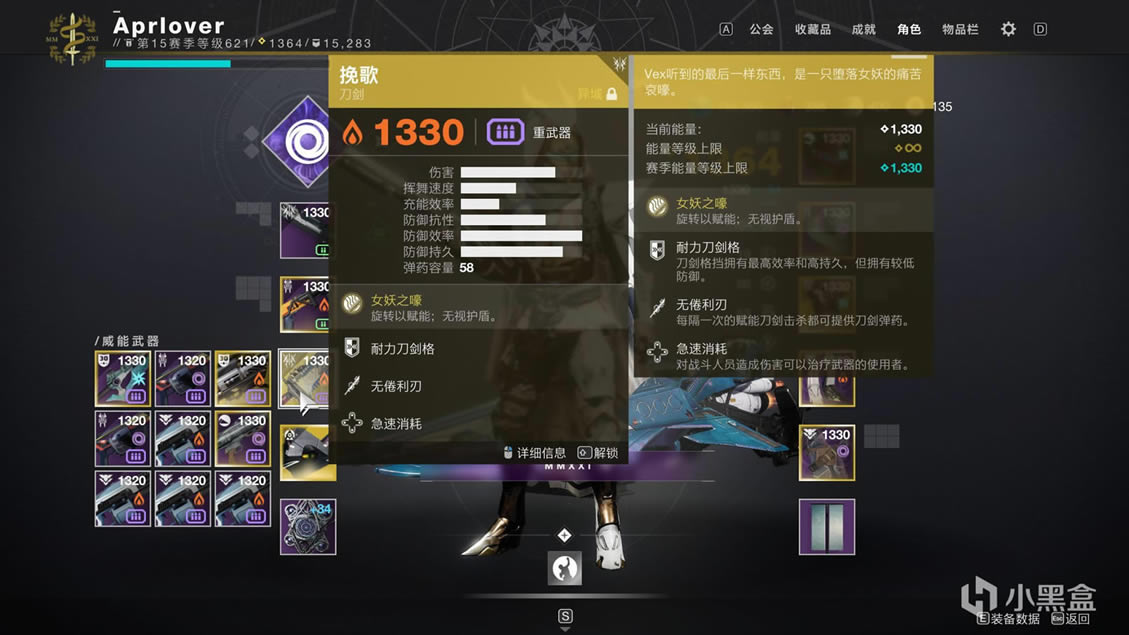Image resolution: width=1129 pixels, height=635 pixels.
Task: Open the class item banner slot
Action: pos(827,527)
